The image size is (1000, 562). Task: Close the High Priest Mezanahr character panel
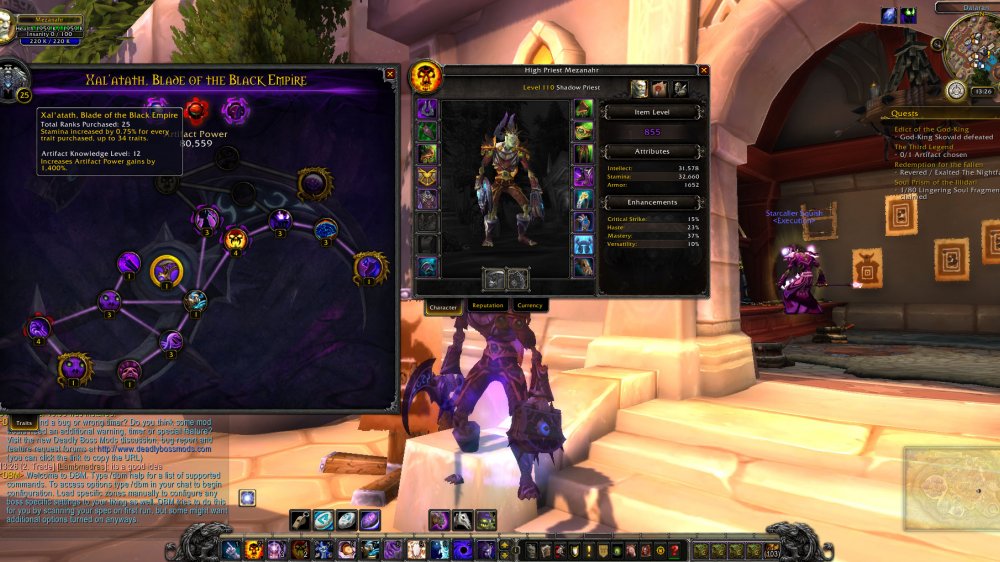point(704,70)
